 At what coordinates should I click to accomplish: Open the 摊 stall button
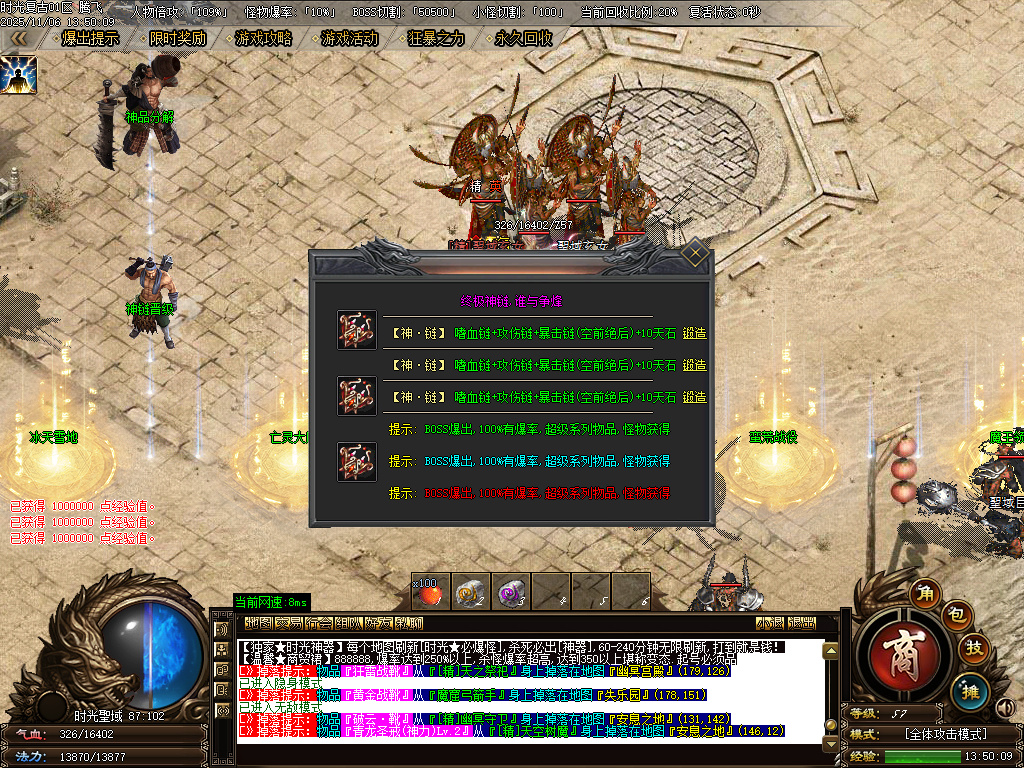(968, 691)
